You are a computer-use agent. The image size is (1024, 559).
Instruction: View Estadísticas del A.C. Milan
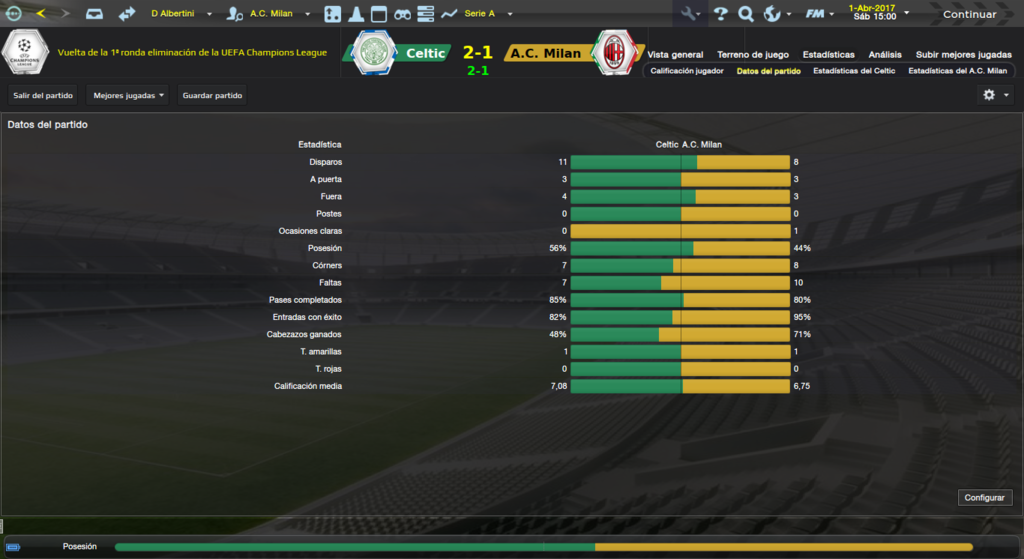957,71
